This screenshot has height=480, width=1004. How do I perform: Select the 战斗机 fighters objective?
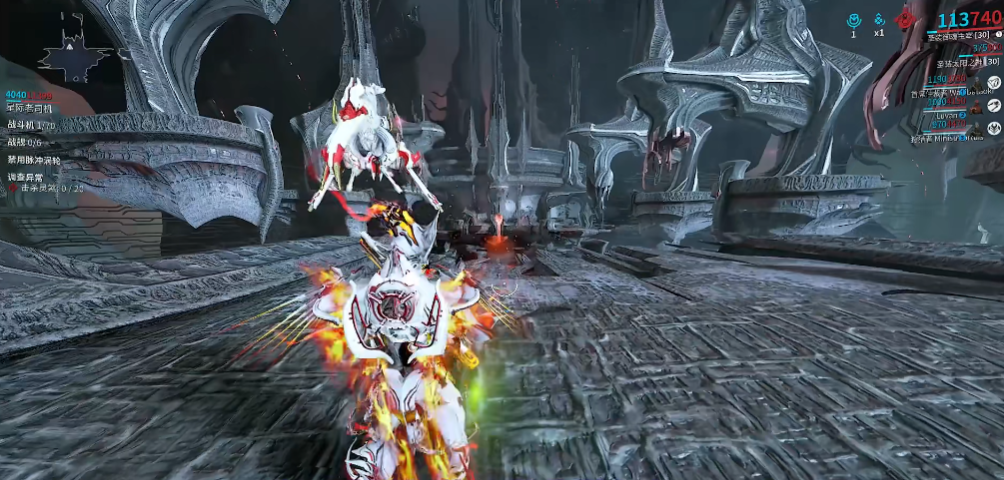(30, 125)
